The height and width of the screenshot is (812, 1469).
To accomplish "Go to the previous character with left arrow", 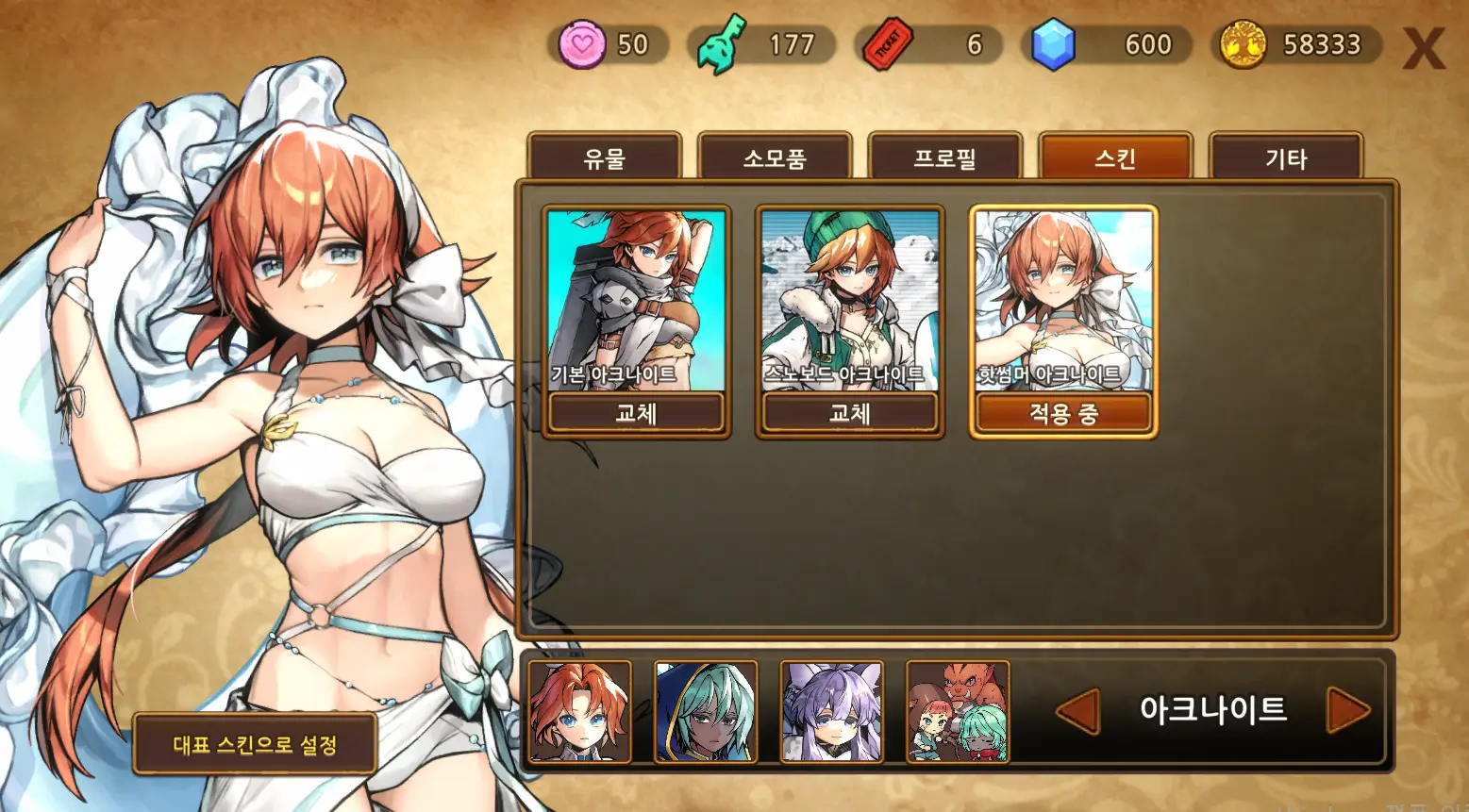I will [x=1077, y=710].
